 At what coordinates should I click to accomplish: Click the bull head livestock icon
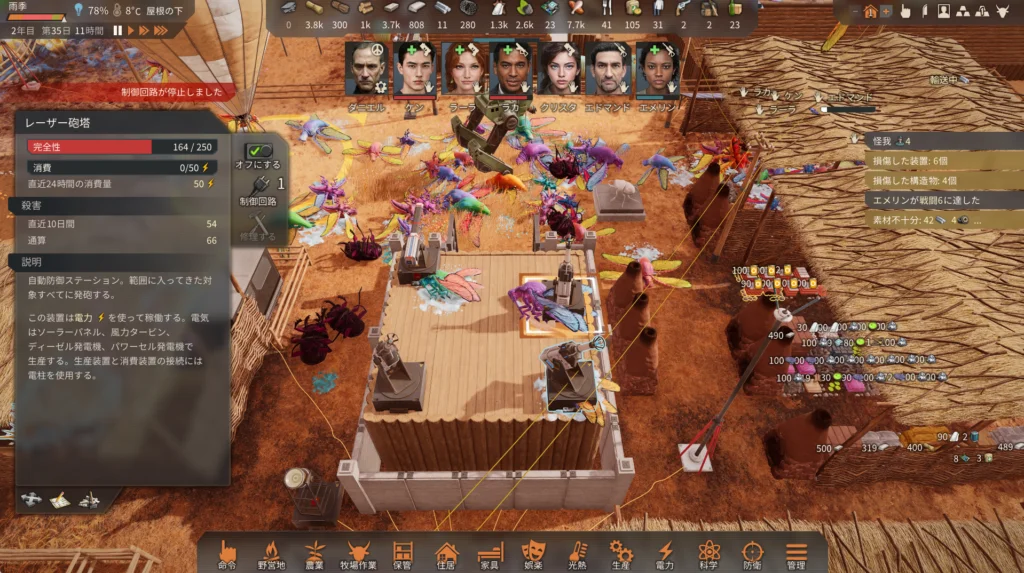(x=1002, y=11)
